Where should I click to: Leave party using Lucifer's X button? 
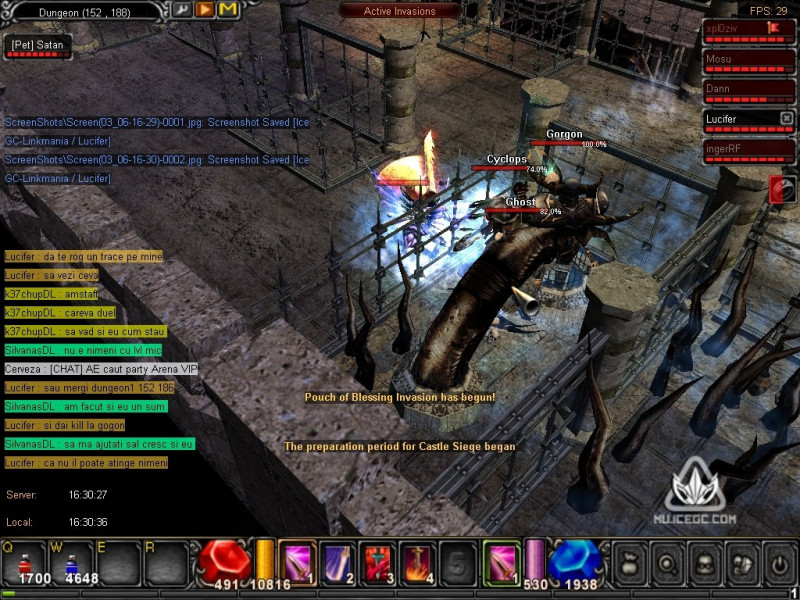click(x=786, y=118)
